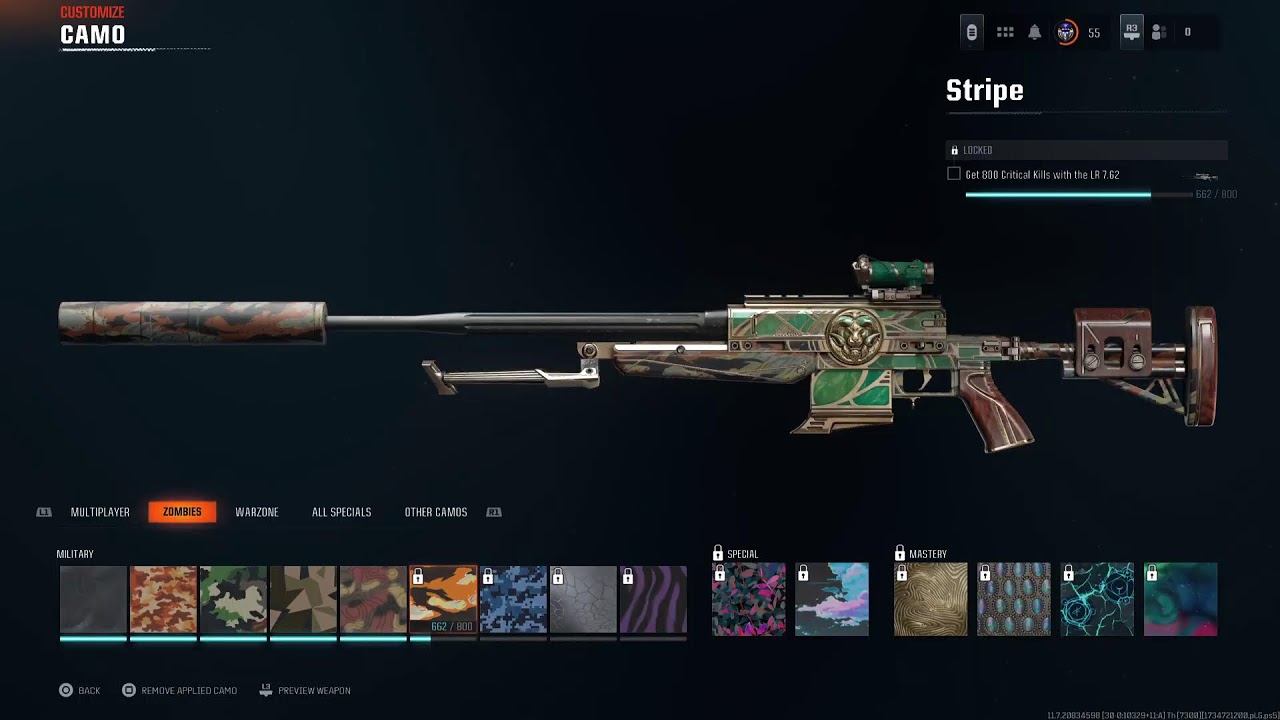Open the Warzone camo tab
1280x720 pixels.
pos(257,512)
